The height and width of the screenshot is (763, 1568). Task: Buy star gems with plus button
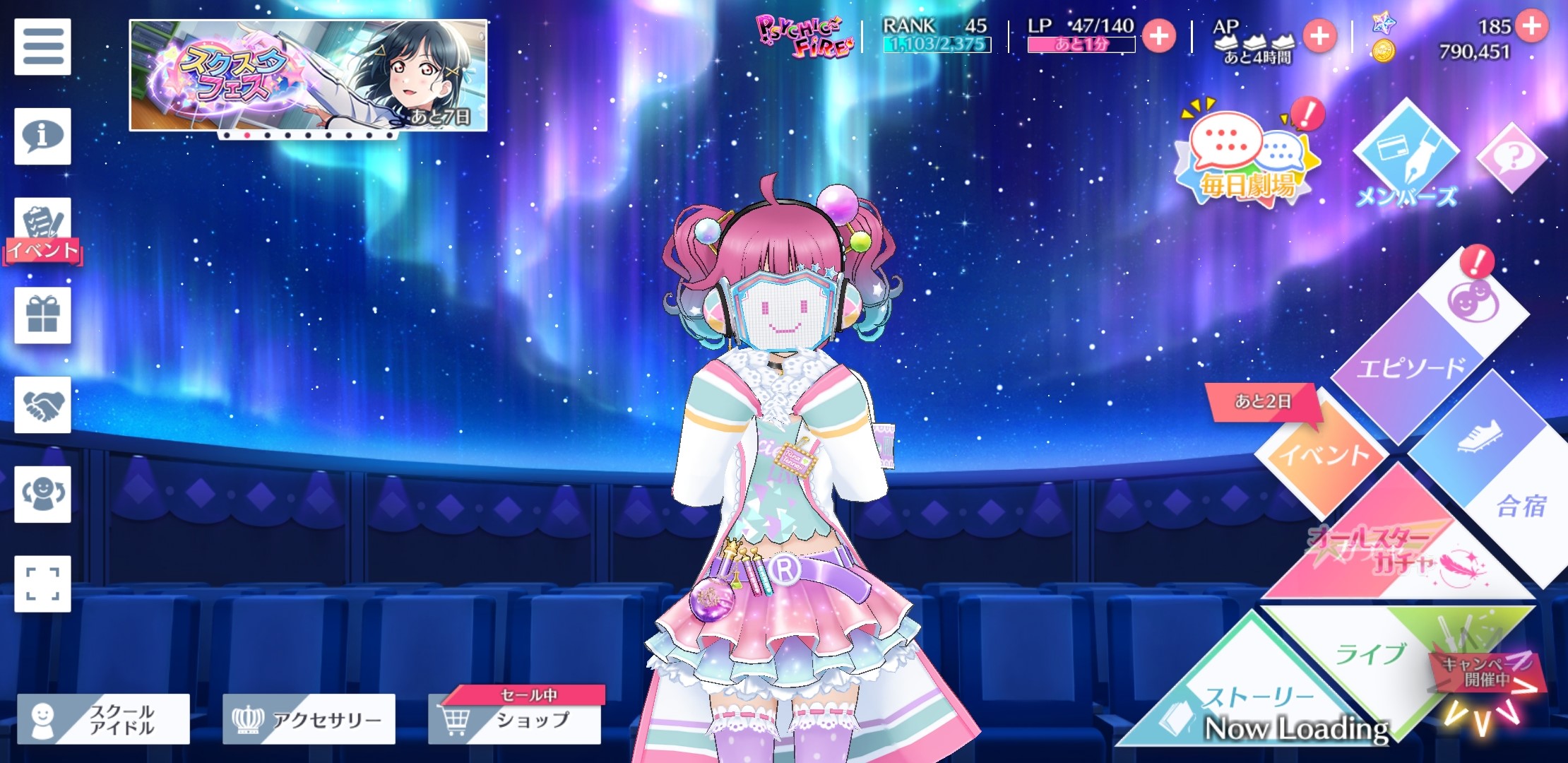1531,26
